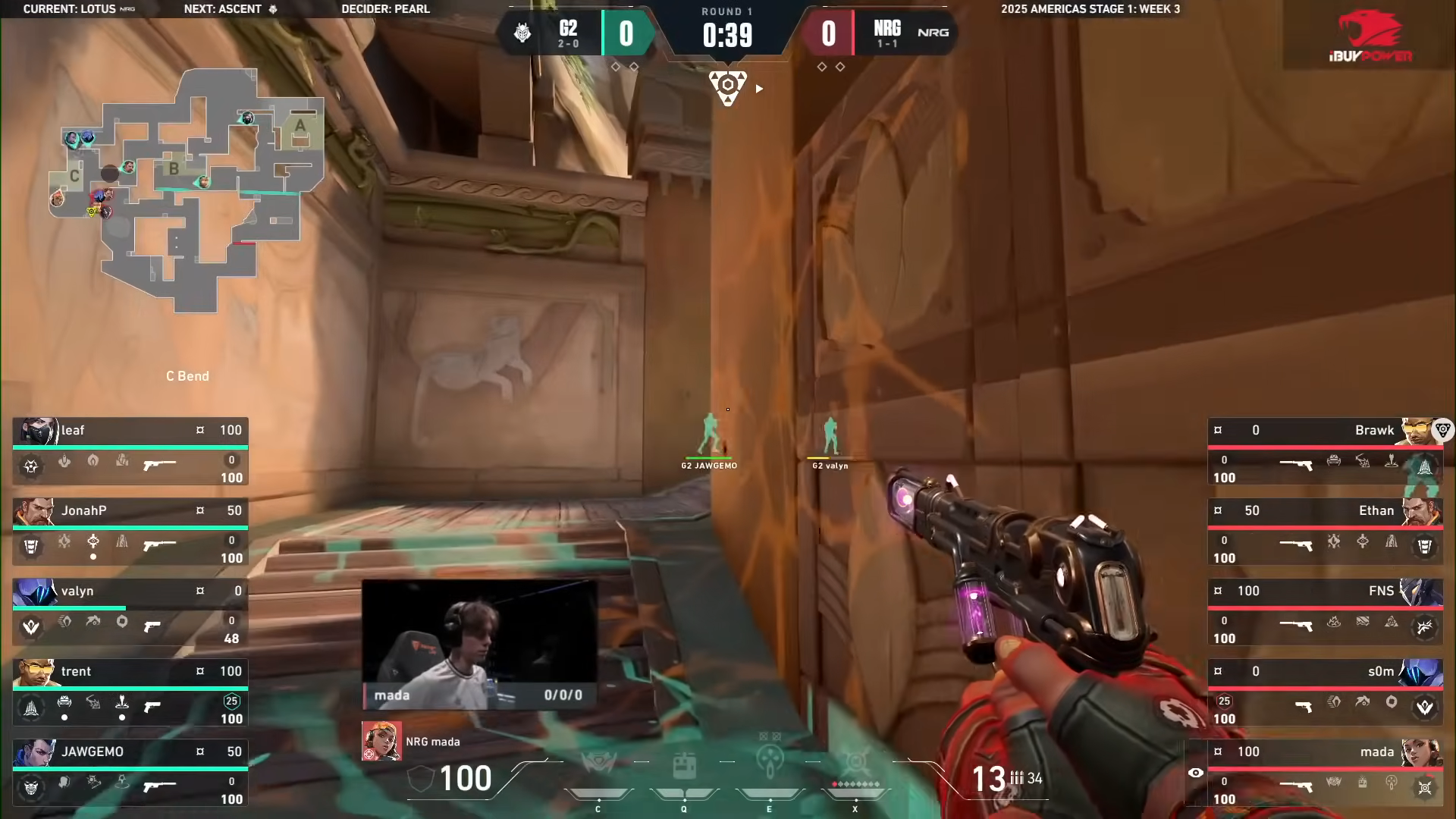Click the G2 team logo
The height and width of the screenshot is (819, 1456).
click(522, 33)
